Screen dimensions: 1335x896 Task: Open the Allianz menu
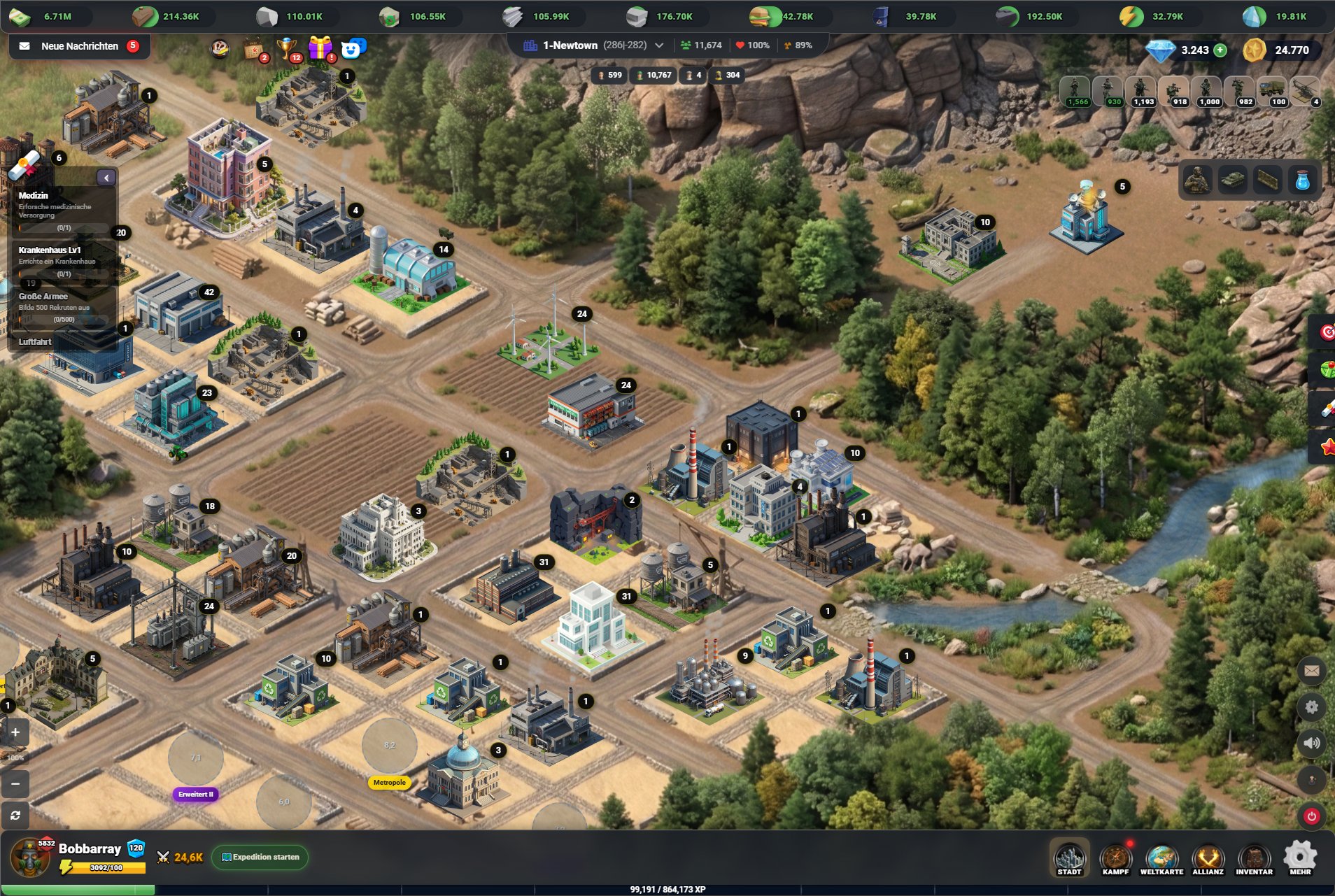point(1208,859)
